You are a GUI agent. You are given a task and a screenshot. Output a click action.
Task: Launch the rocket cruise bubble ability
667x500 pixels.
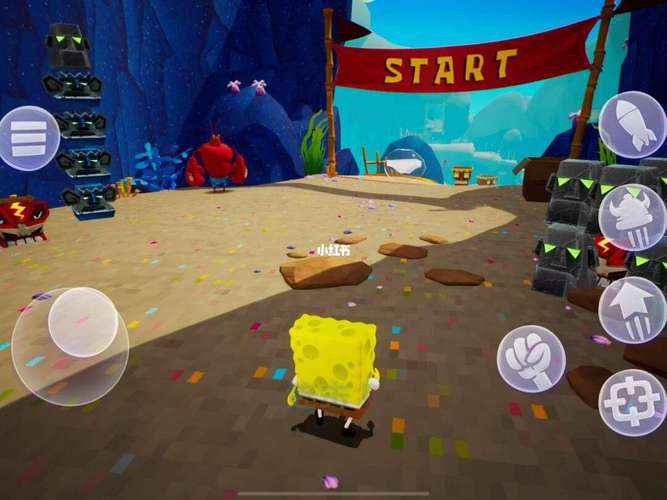[x=632, y=124]
